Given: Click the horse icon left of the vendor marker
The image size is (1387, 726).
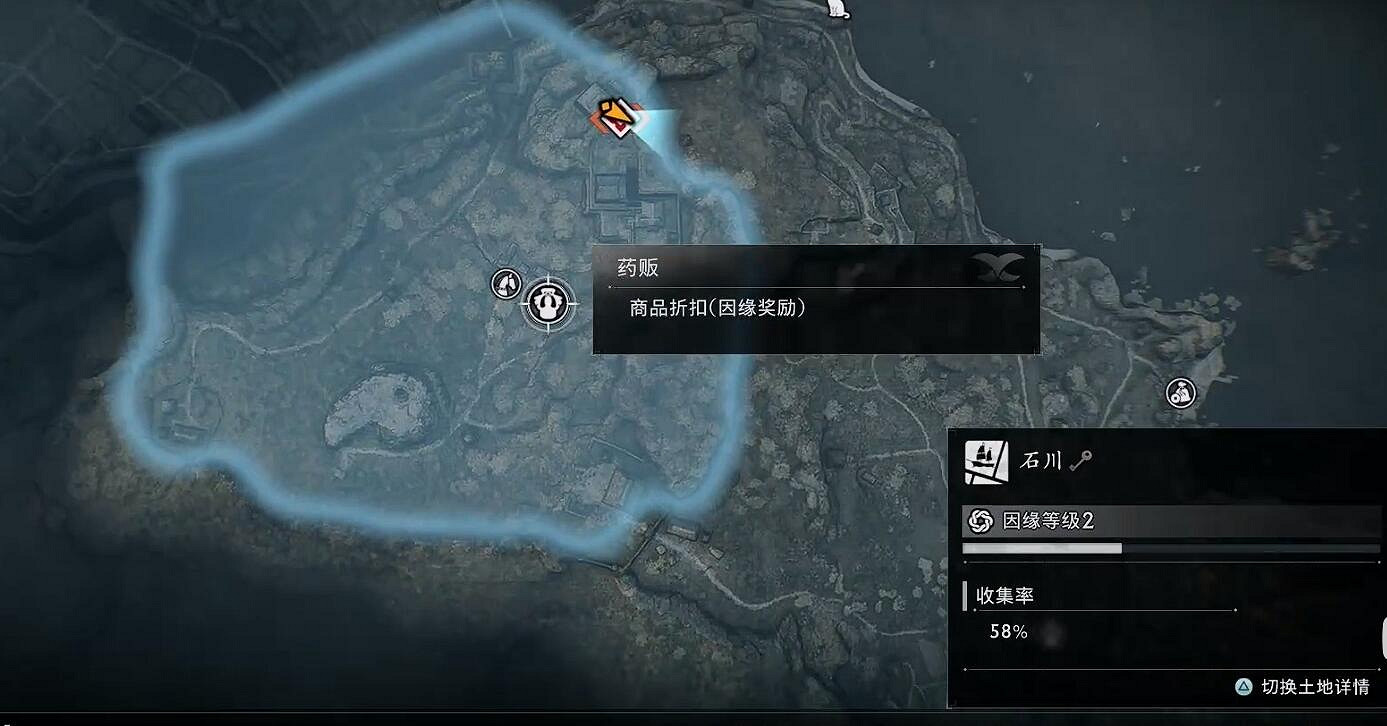Looking at the screenshot, I should click(504, 284).
